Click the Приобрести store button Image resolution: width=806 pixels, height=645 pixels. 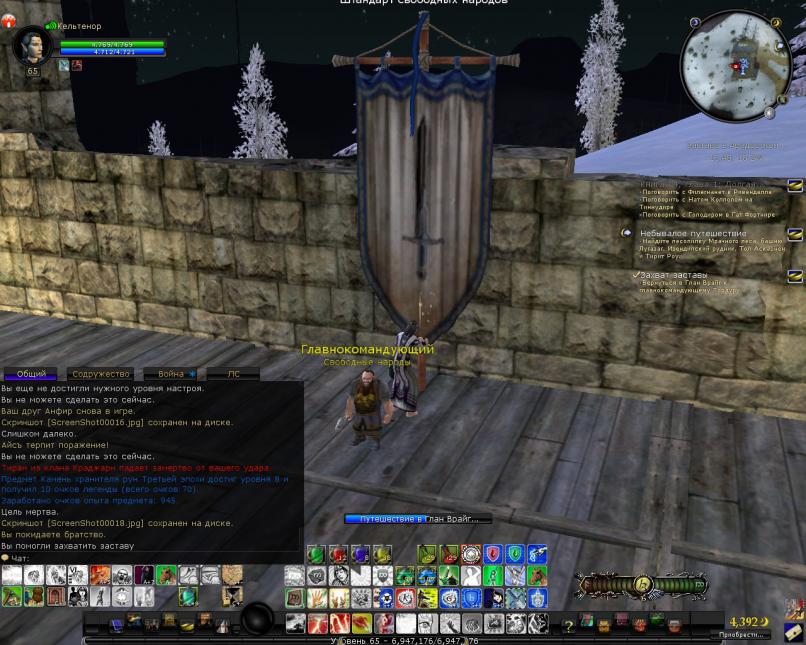tap(742, 635)
